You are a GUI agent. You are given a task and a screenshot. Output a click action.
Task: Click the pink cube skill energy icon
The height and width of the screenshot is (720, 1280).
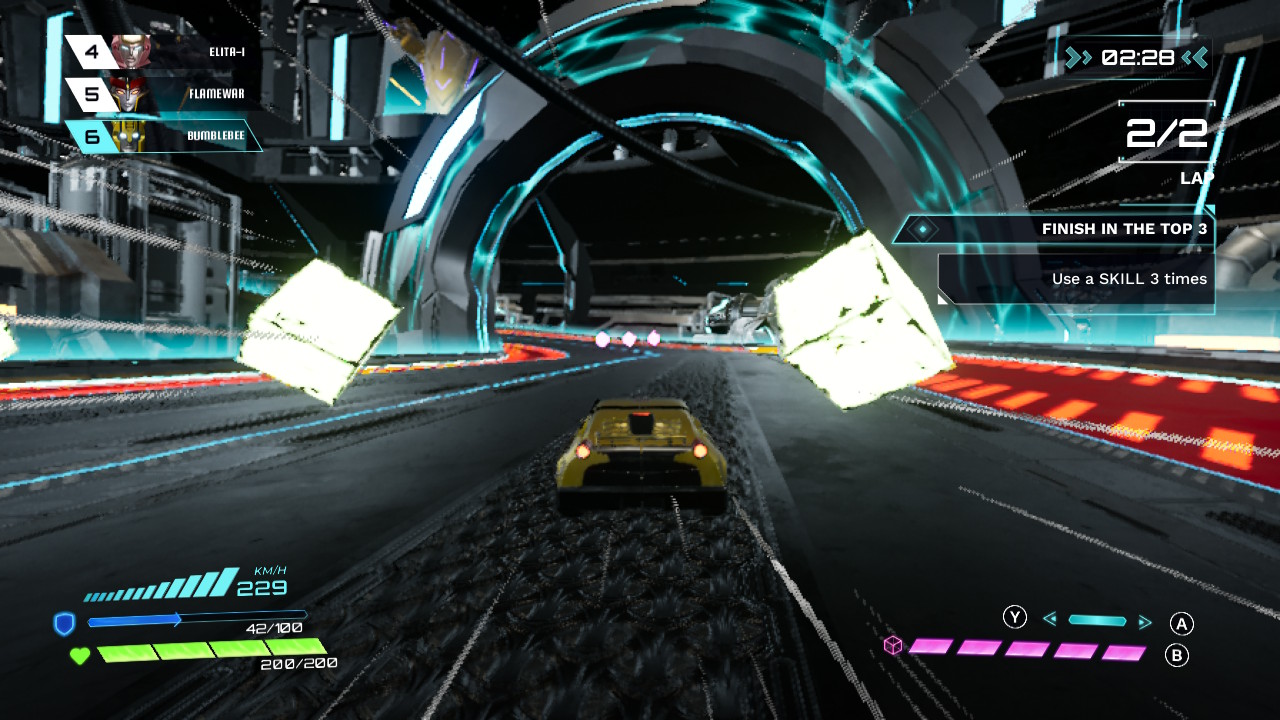[x=893, y=646]
